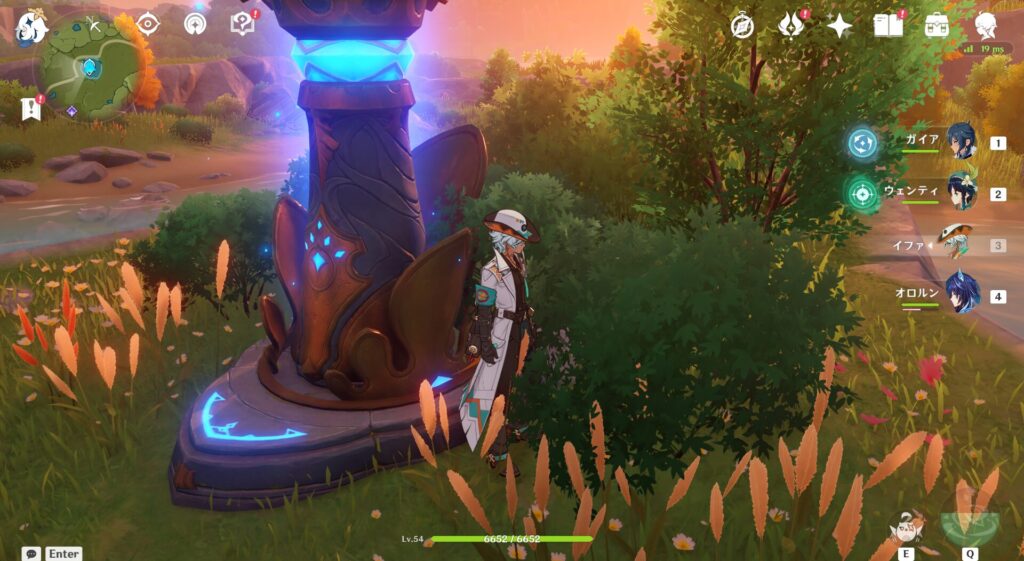Open the circular minimap
The image size is (1024, 561).
pos(90,67)
